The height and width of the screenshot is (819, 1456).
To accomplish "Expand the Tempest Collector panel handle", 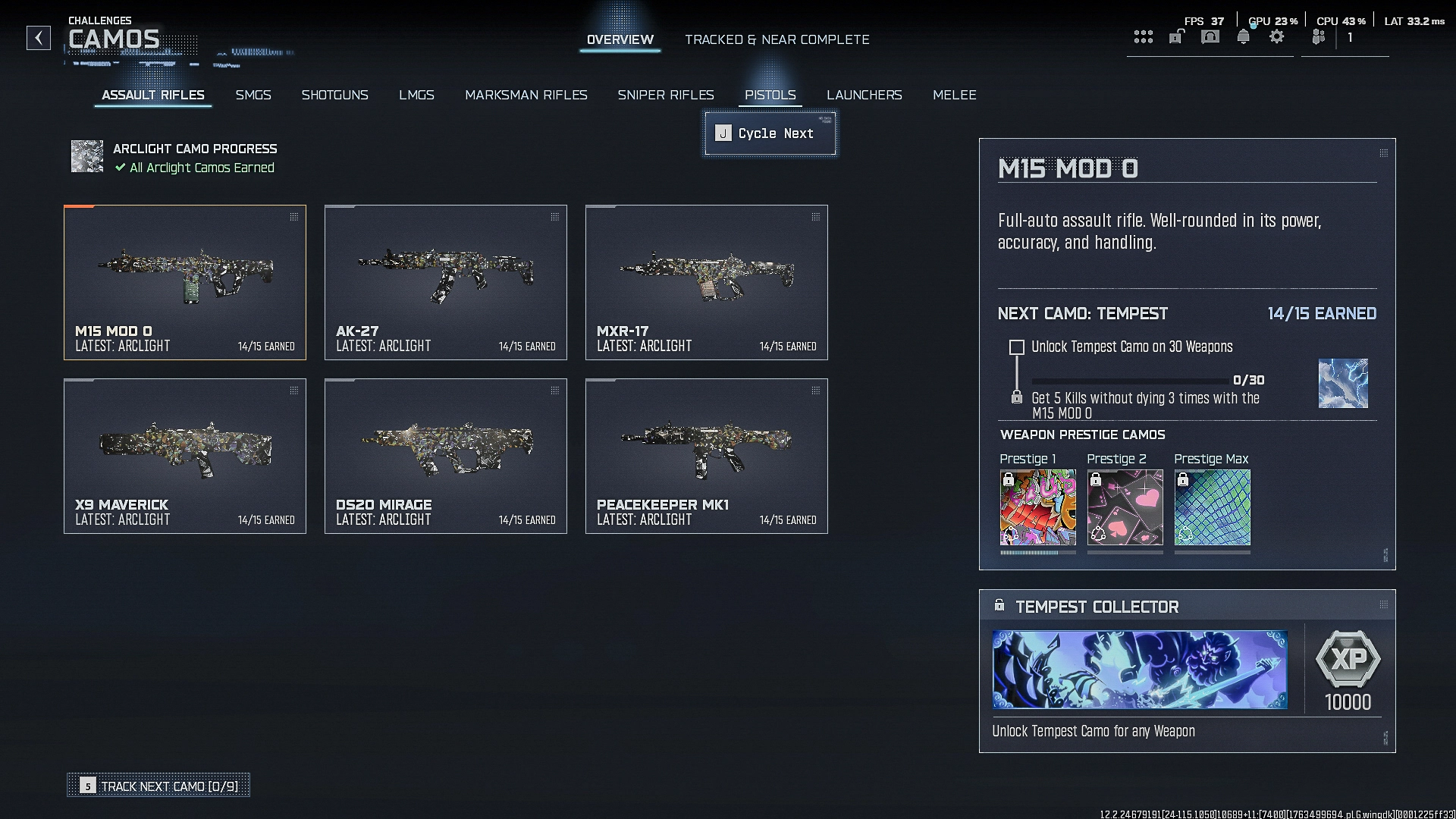I will click(x=1383, y=606).
